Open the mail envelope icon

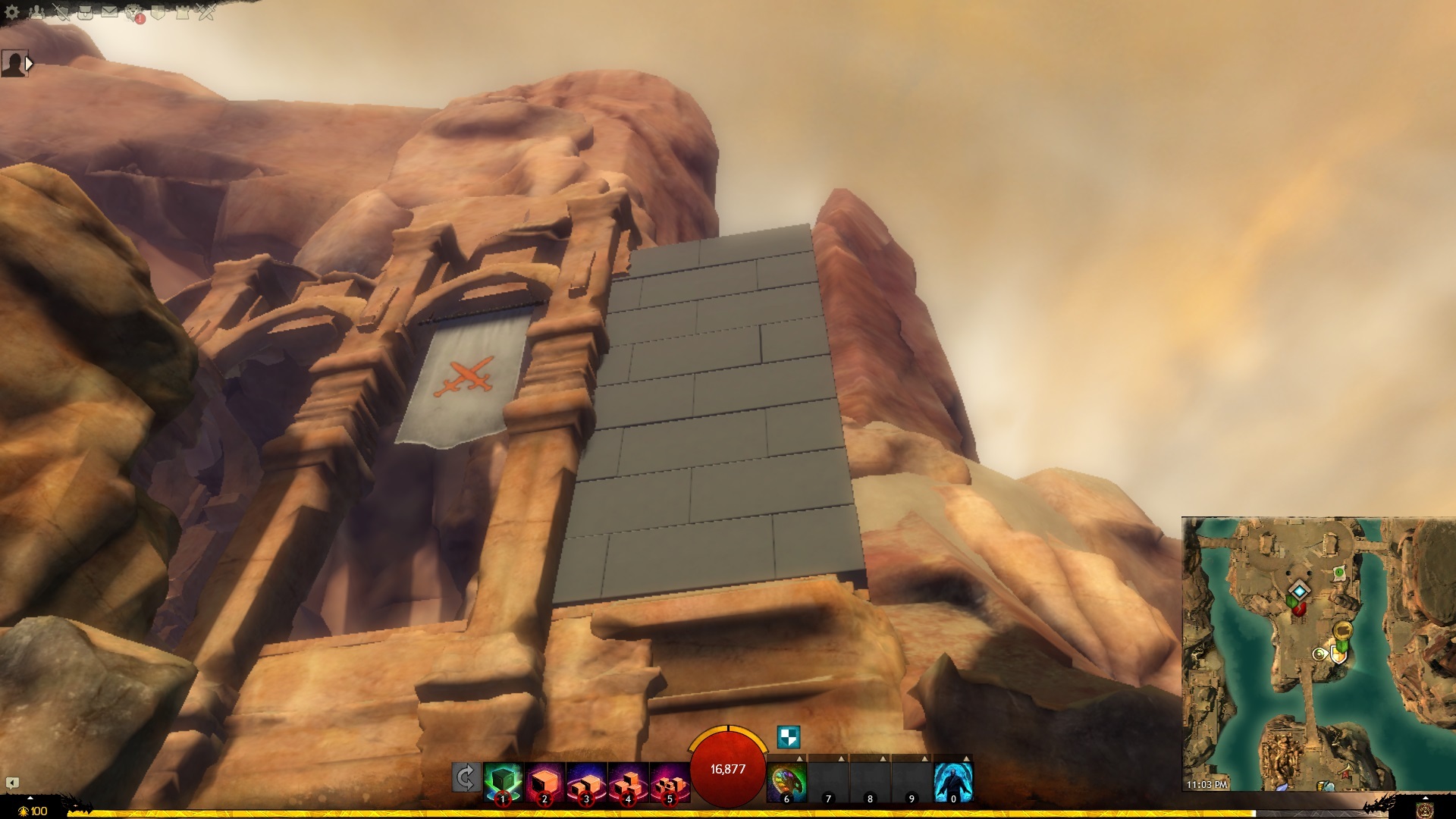click(x=109, y=12)
